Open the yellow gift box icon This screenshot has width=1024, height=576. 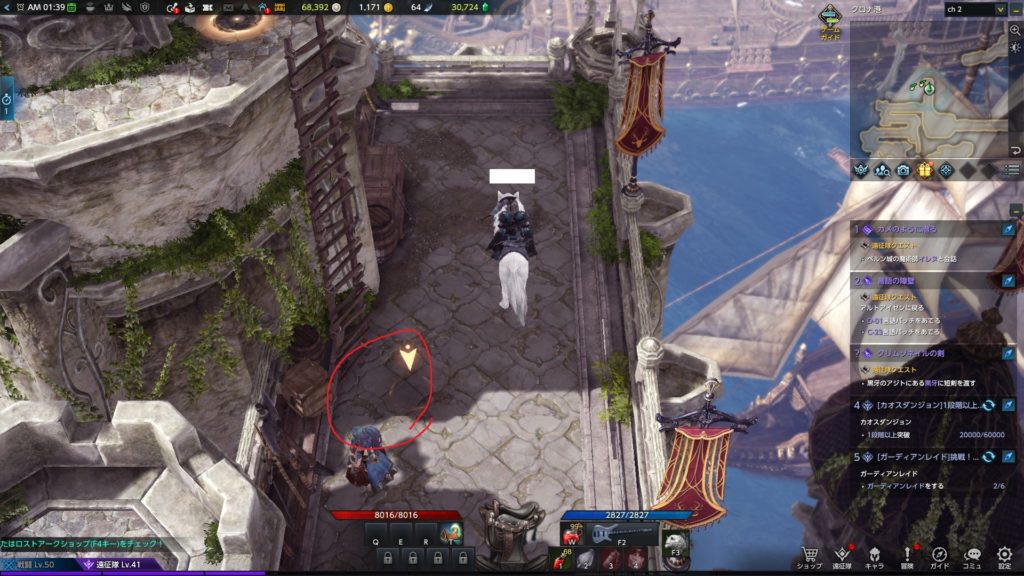pyautogui.click(x=924, y=170)
